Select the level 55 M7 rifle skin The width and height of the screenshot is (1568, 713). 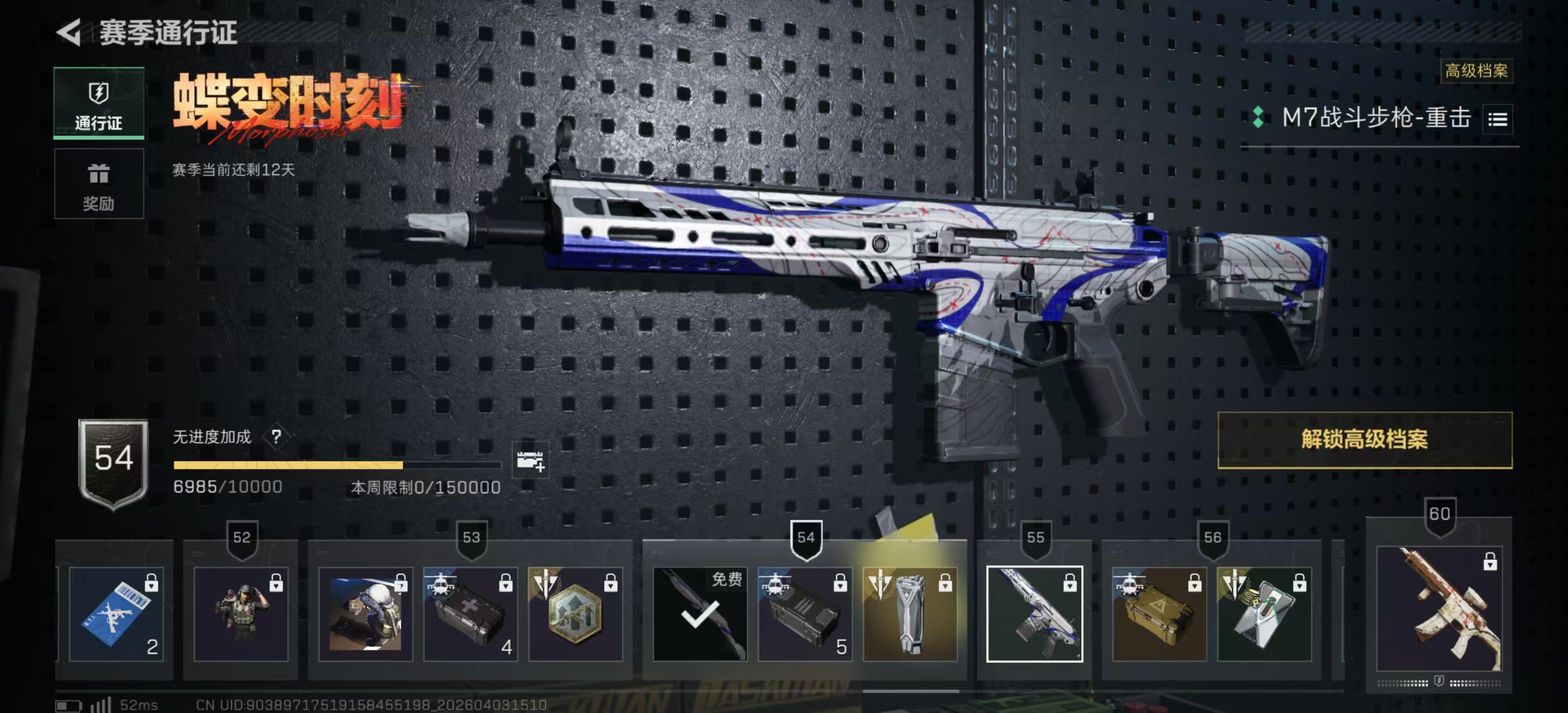coord(1034,614)
